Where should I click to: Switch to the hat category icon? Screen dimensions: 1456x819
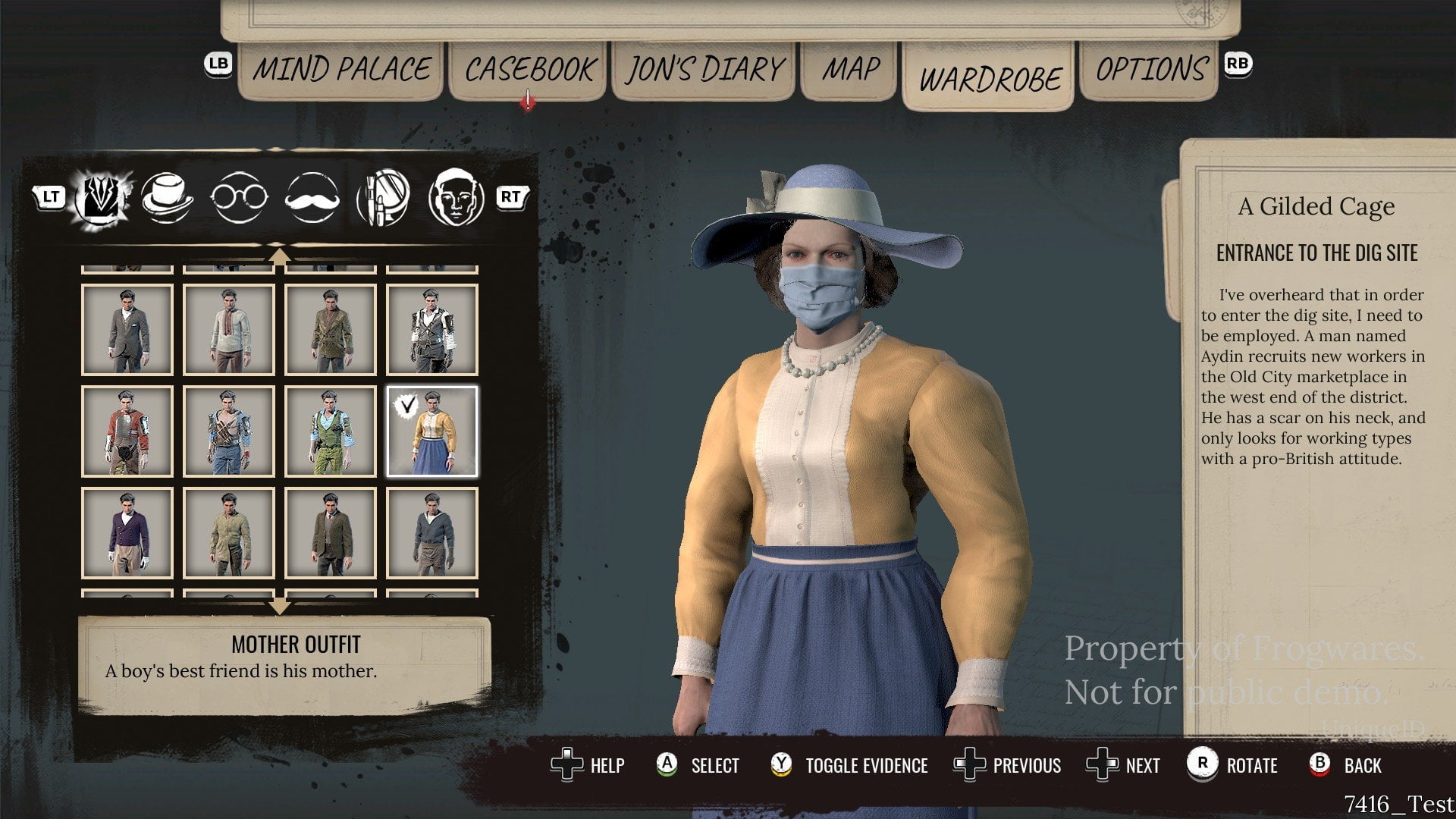(168, 197)
